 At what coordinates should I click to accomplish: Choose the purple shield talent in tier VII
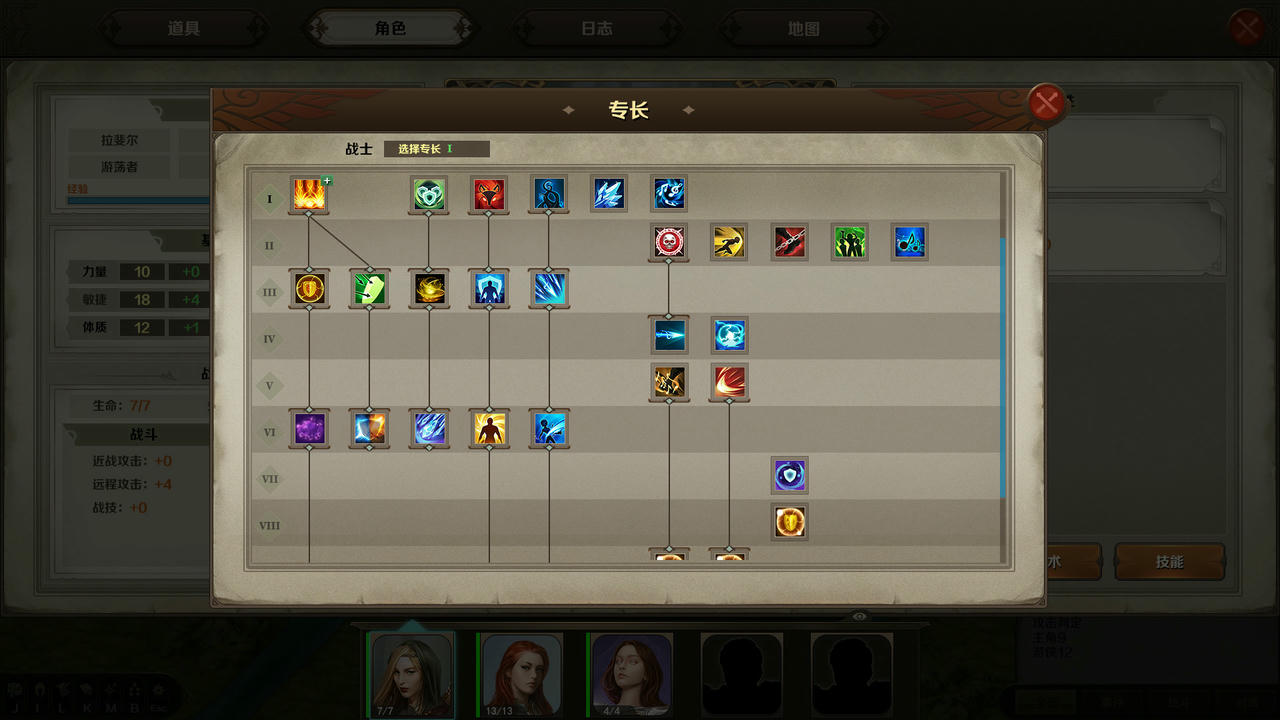coord(789,475)
